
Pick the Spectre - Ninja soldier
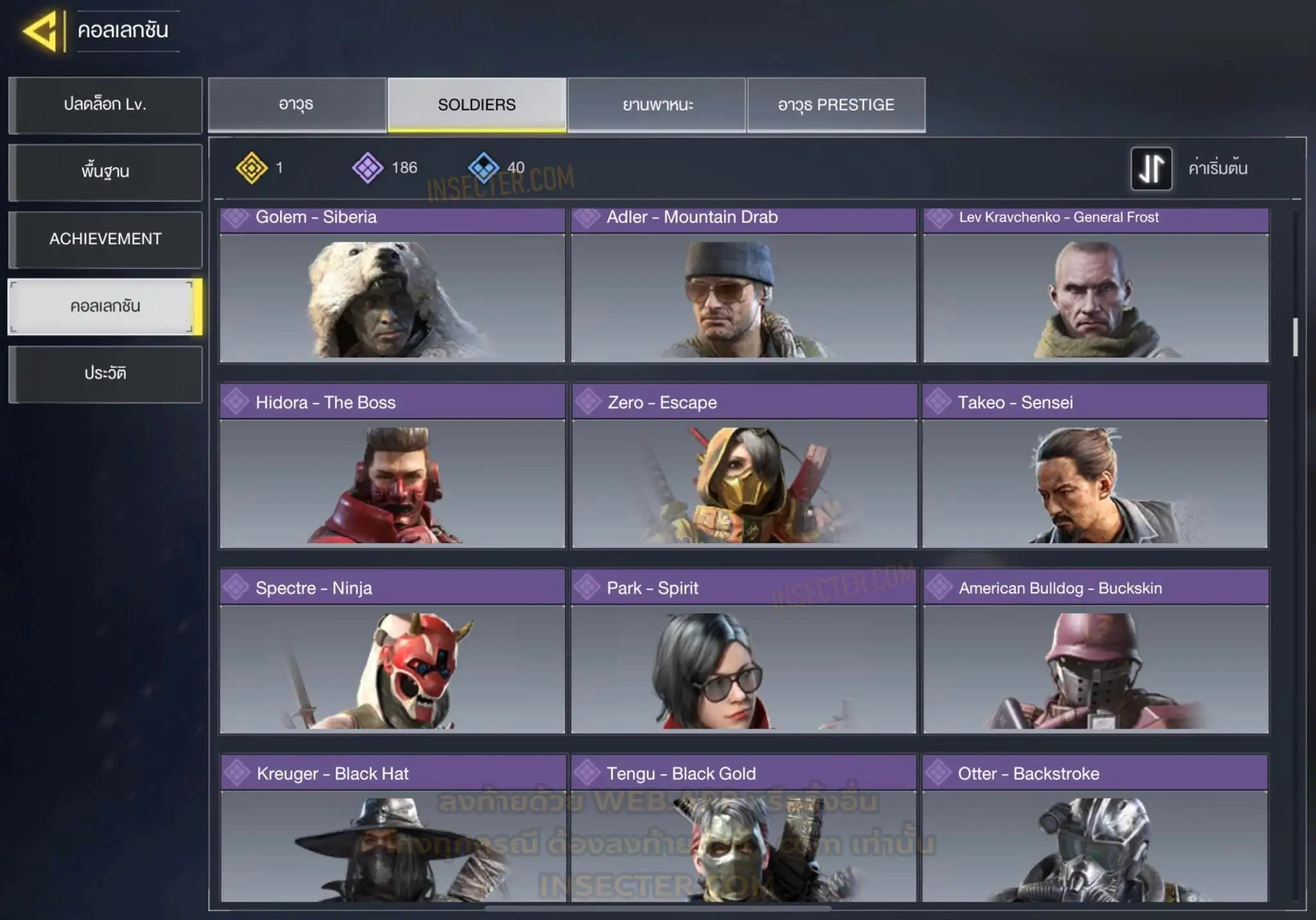click(x=392, y=651)
